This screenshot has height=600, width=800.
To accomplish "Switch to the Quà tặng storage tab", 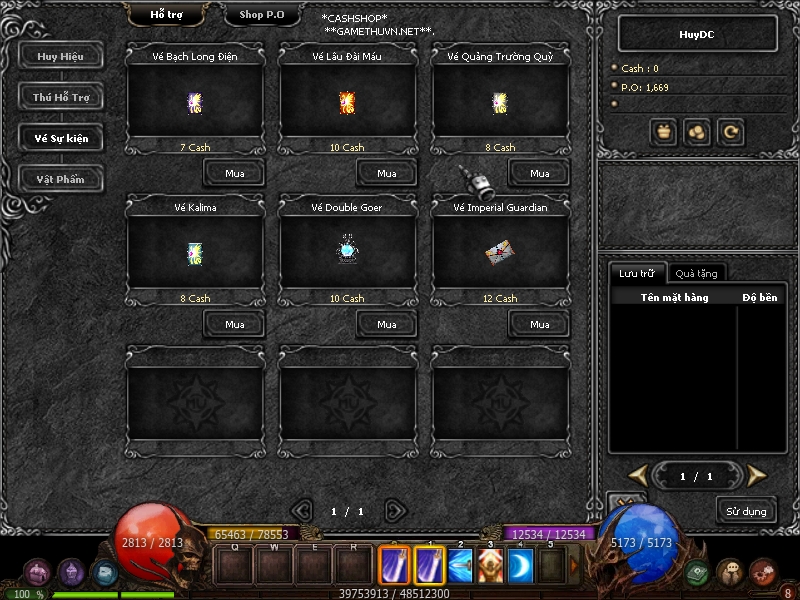I will pyautogui.click(x=695, y=273).
